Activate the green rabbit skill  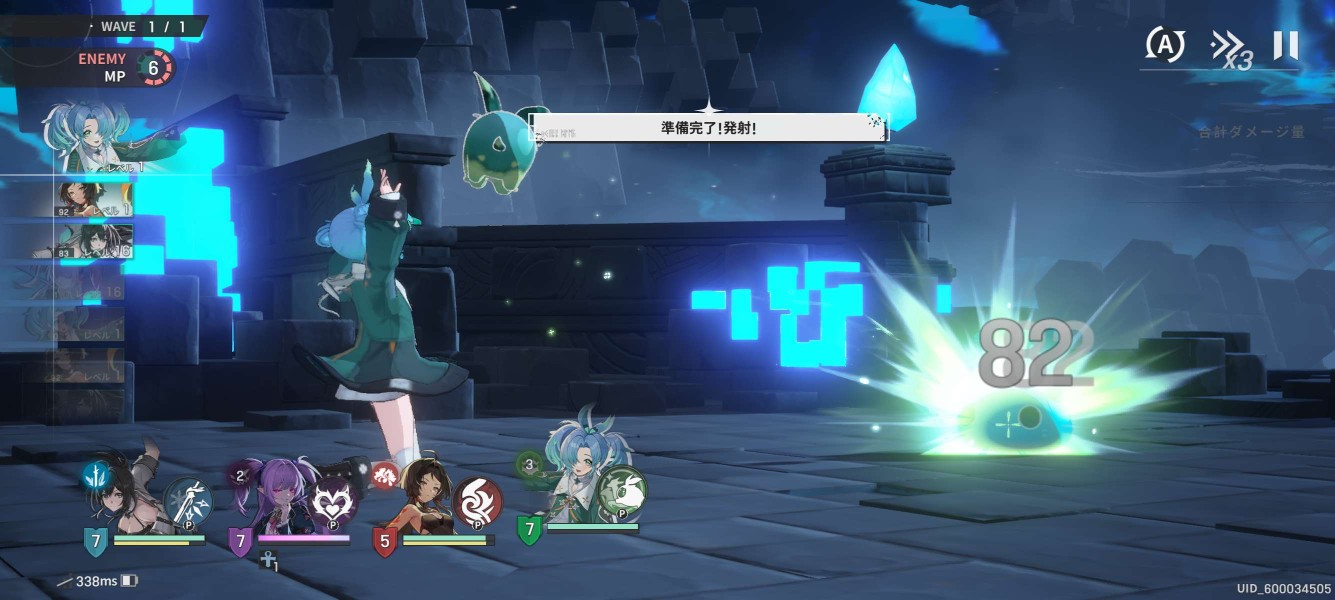[622, 492]
